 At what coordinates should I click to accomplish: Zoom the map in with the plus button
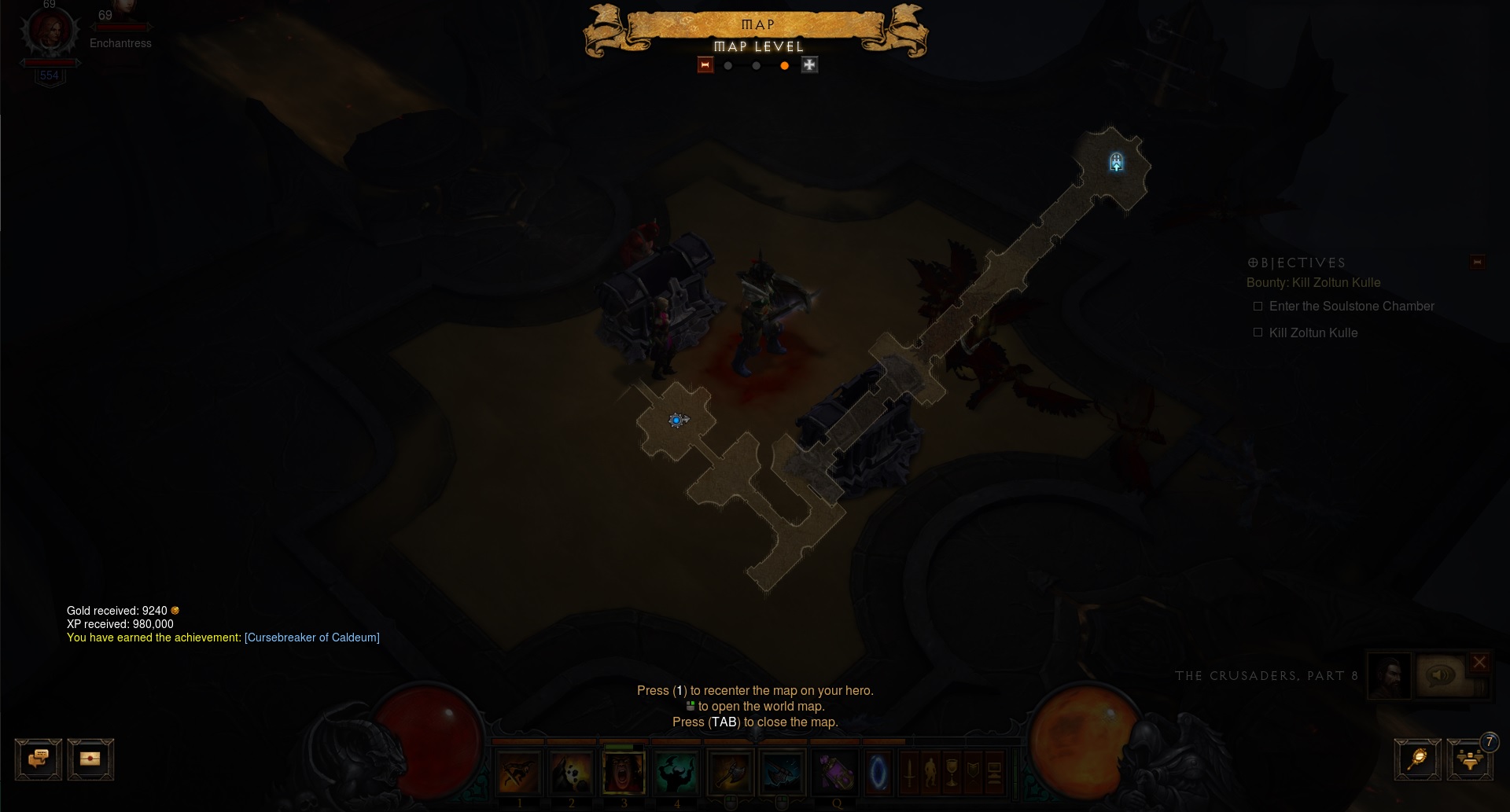(x=809, y=65)
